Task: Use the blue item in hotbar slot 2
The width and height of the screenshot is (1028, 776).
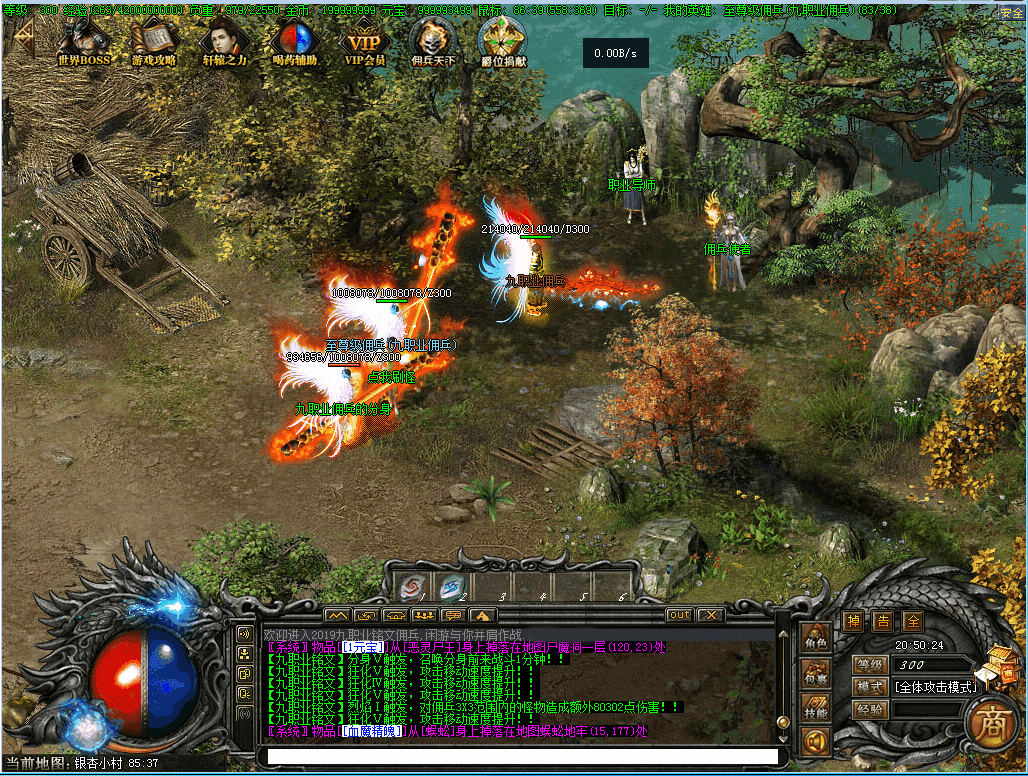Action: pos(451,586)
